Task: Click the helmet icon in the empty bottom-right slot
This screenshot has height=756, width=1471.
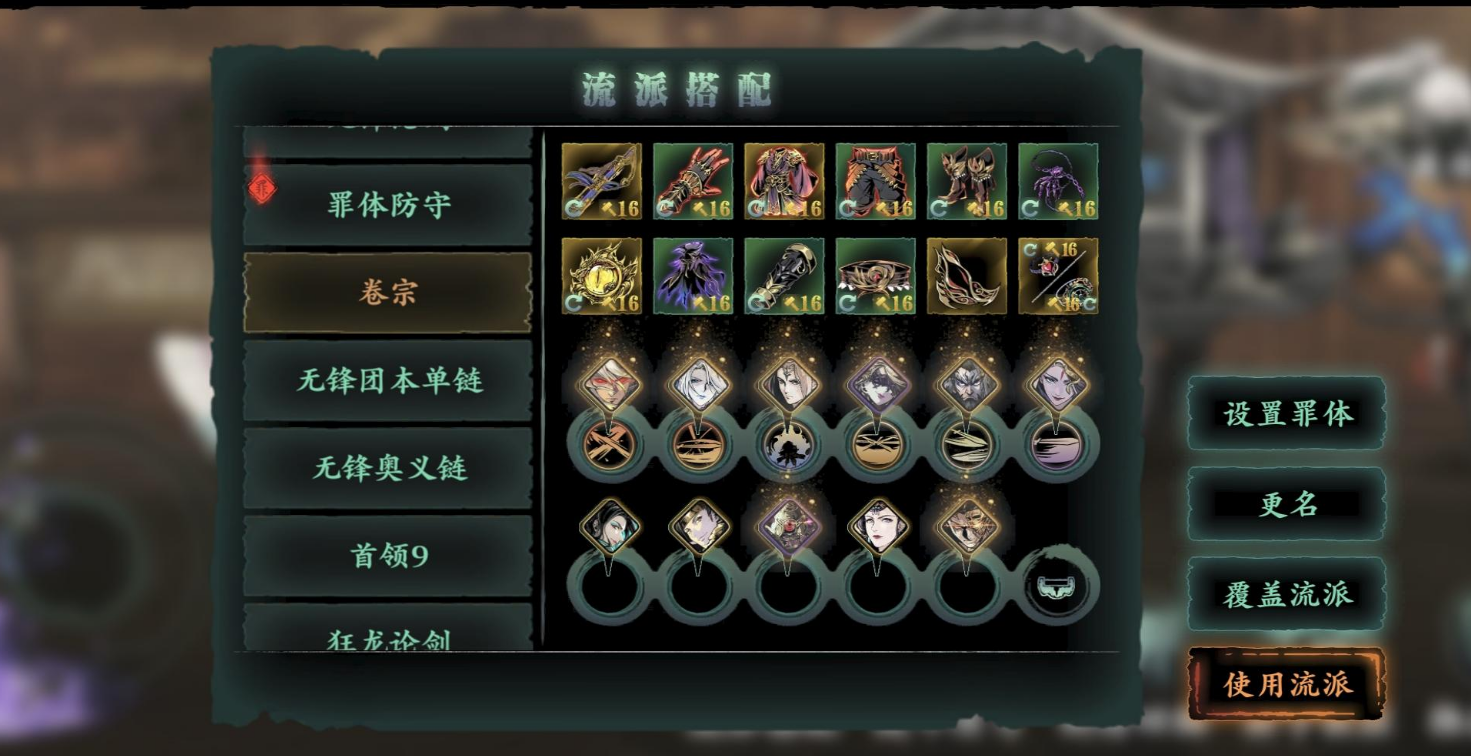Action: point(1057,585)
